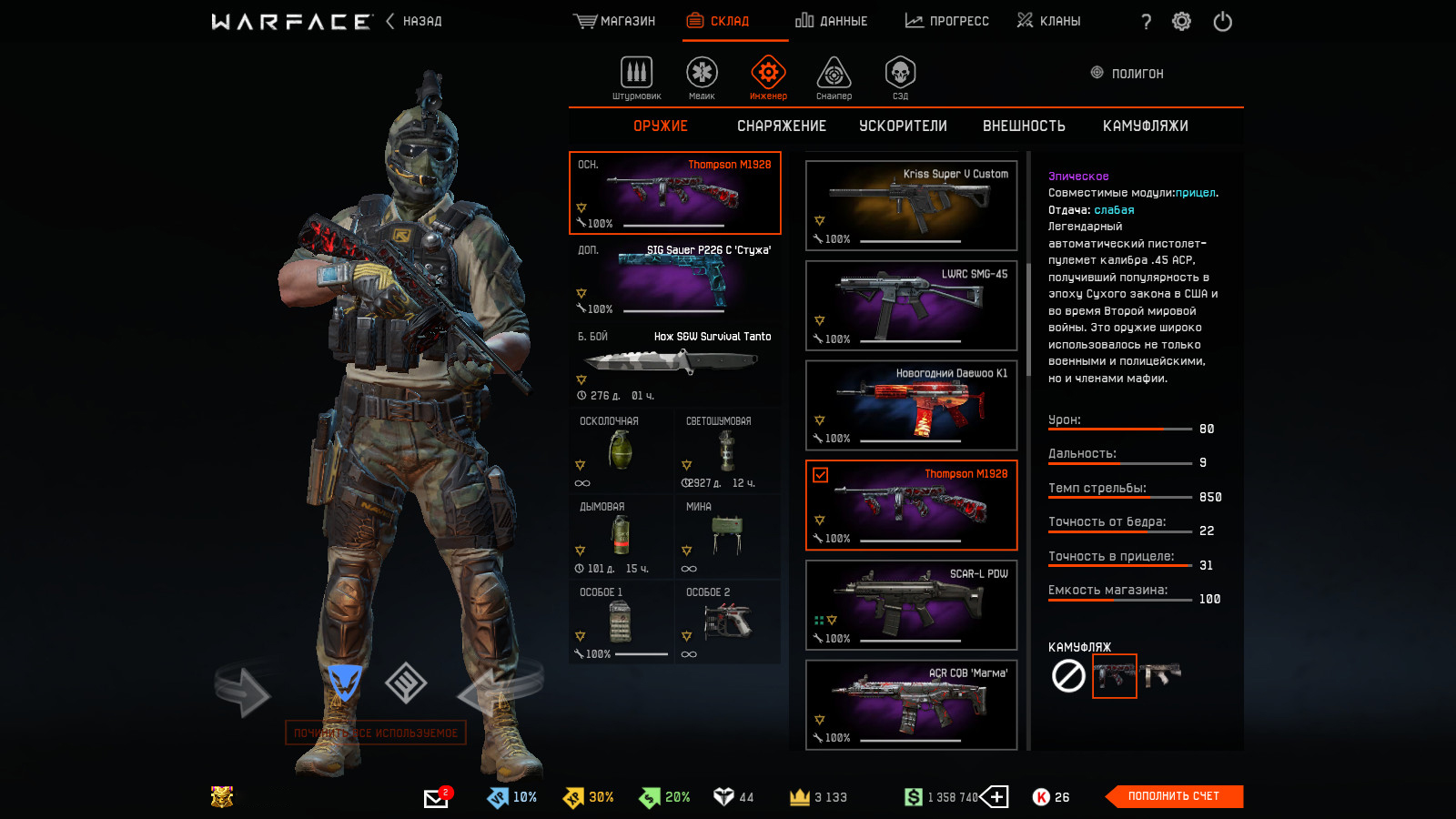Screen dimensions: 1456x819
Task: Choose the SCAR-L PDW weapon
Action: (x=911, y=605)
